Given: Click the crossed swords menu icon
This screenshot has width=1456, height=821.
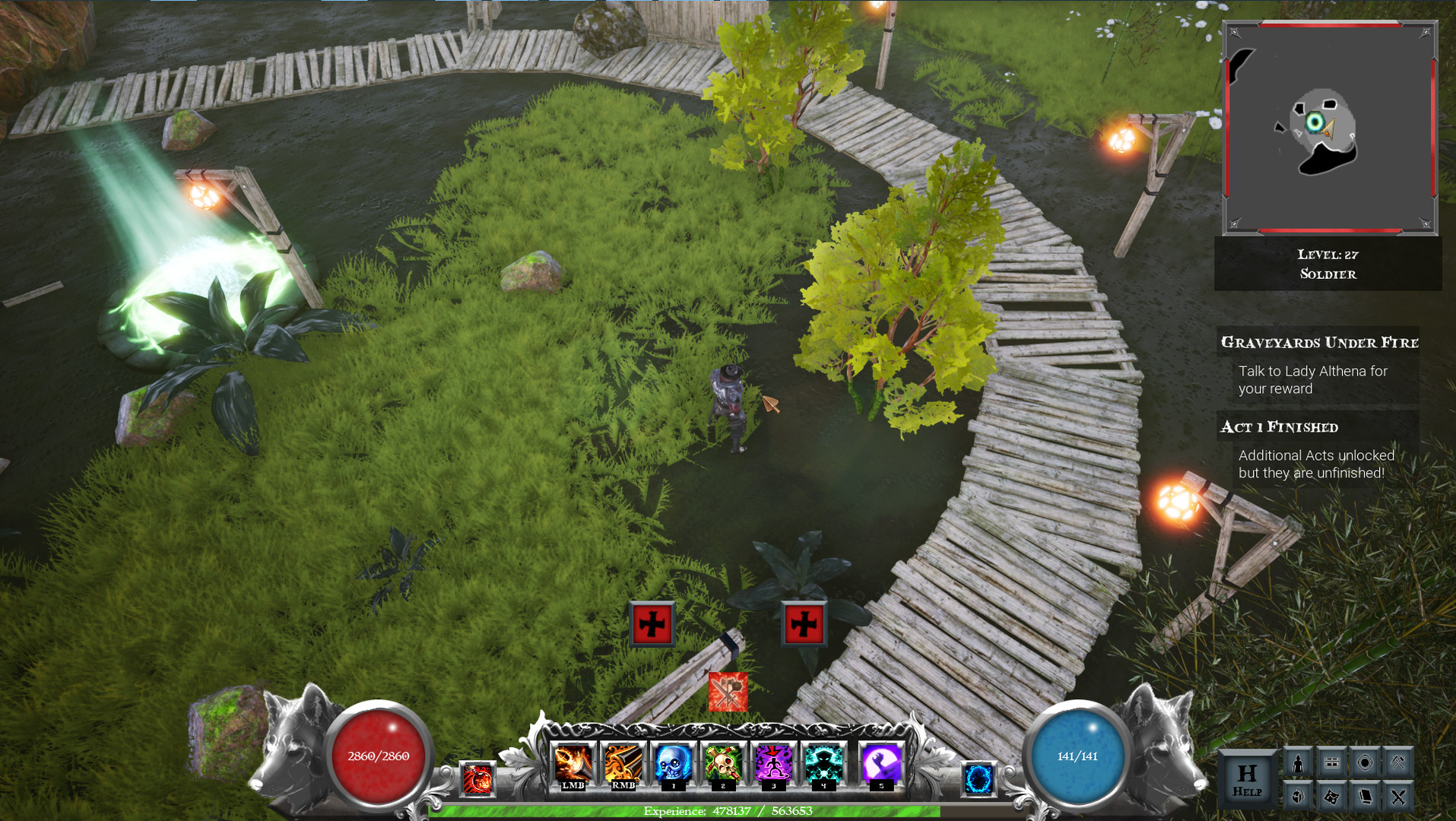Looking at the screenshot, I should [x=1398, y=796].
